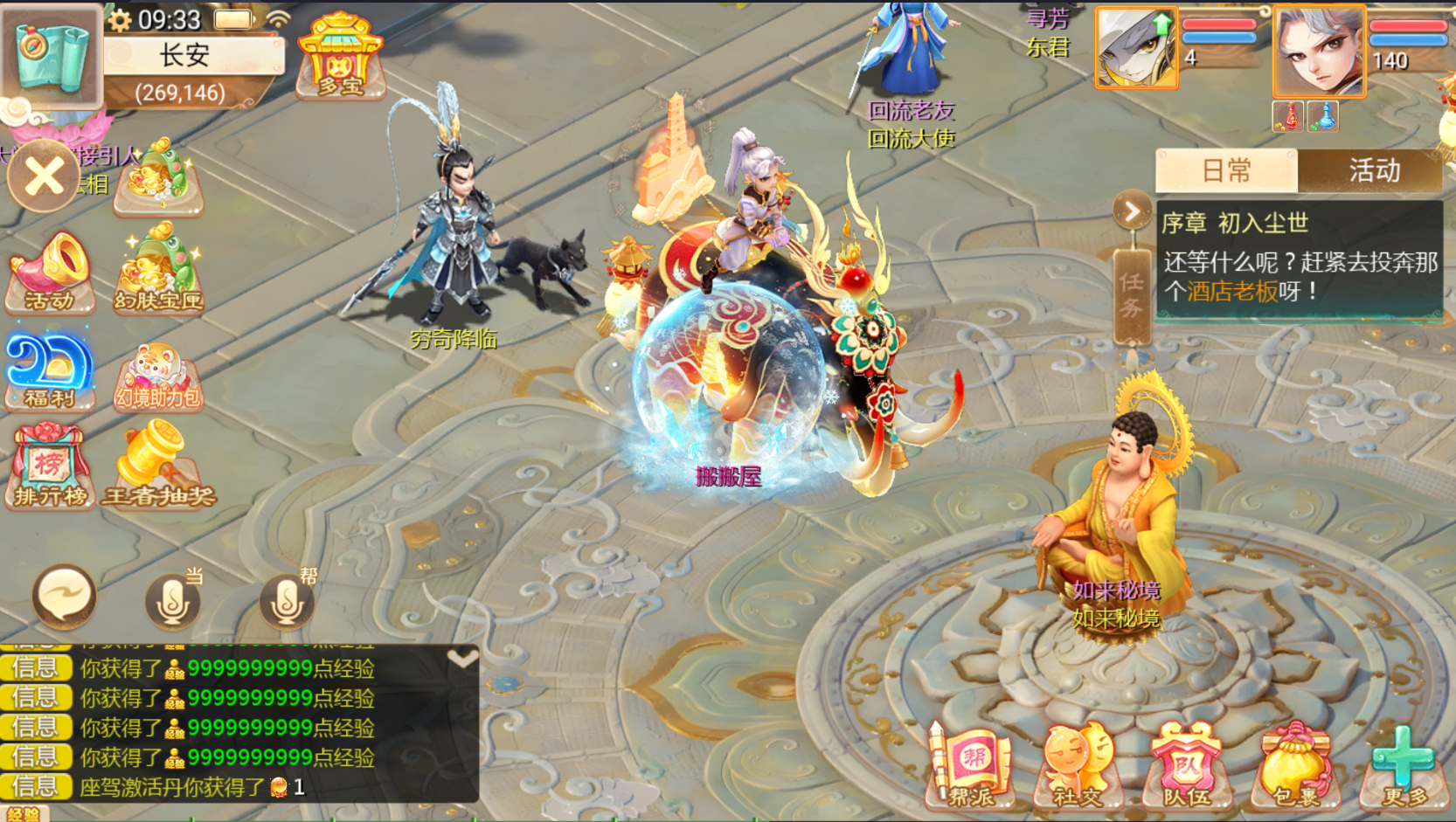
Task: Activate the current-channel voice microphone
Action: coord(173,600)
